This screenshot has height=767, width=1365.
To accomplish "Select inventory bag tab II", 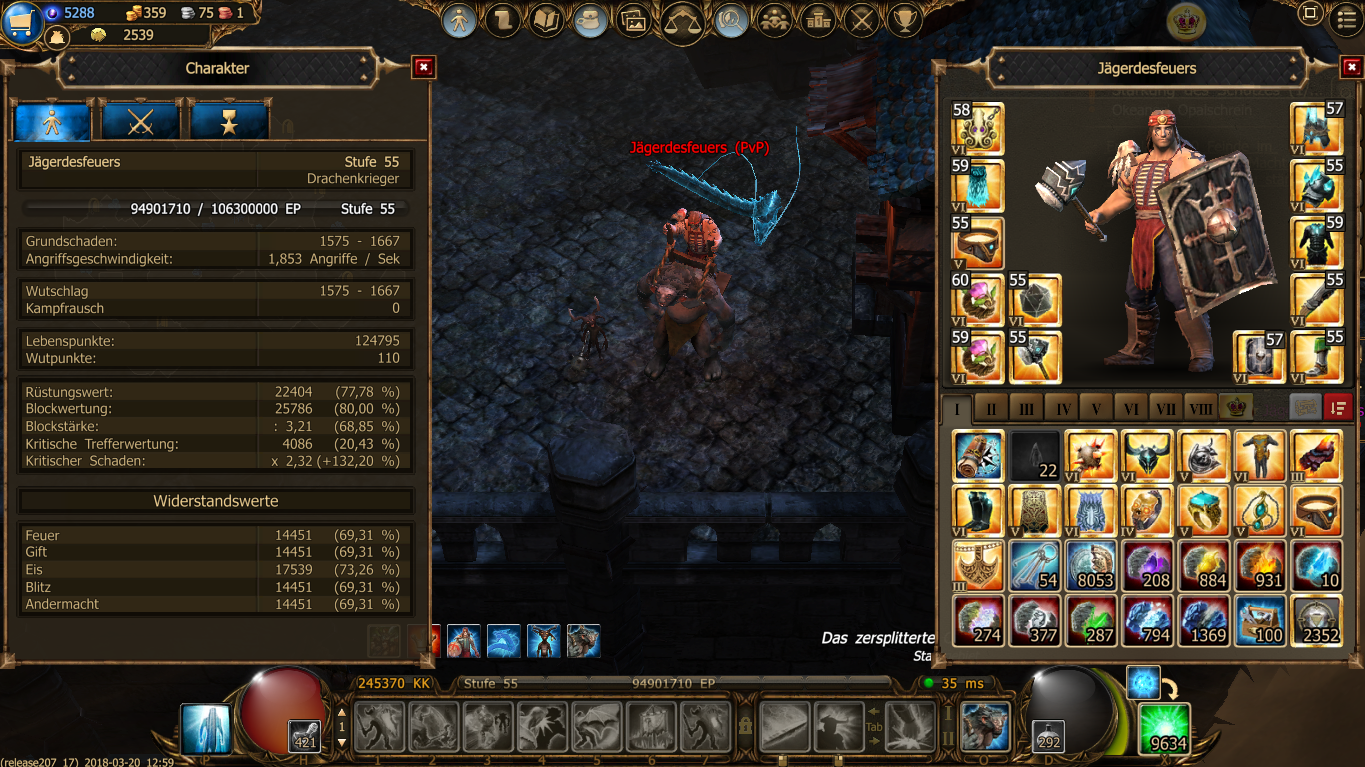I will click(991, 409).
